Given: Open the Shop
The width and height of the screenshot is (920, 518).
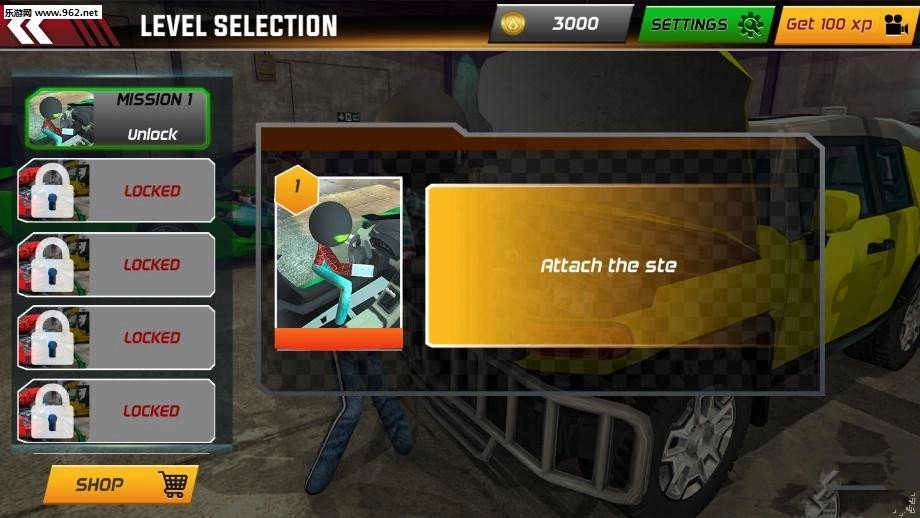Looking at the screenshot, I should point(120,485).
